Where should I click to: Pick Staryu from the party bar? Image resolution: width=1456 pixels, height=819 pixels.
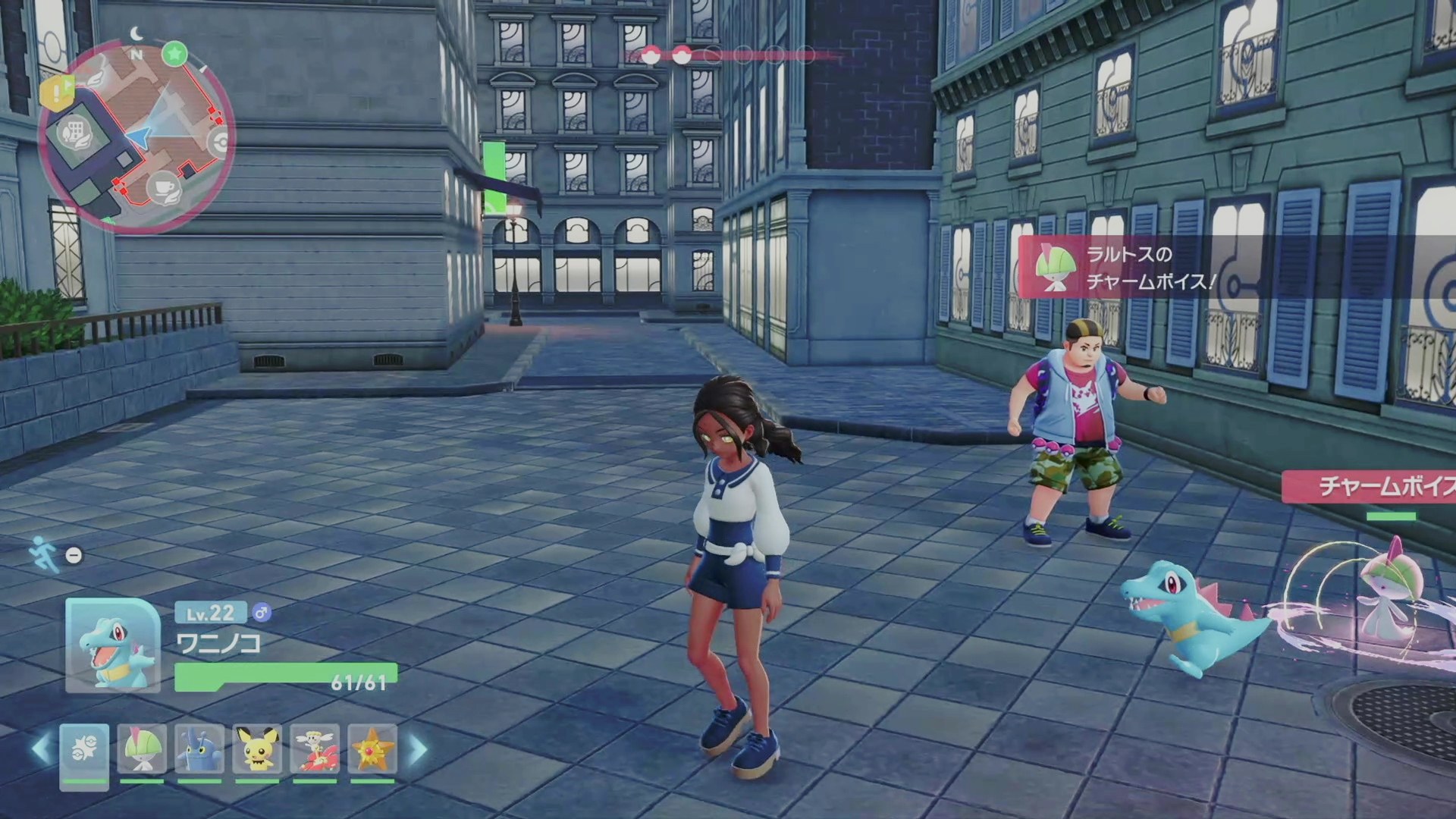[372, 749]
